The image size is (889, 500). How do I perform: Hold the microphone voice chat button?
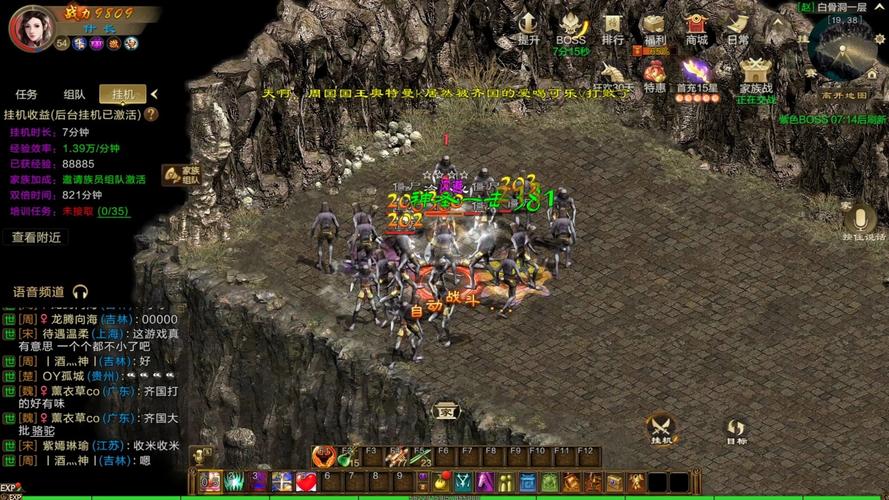click(859, 221)
